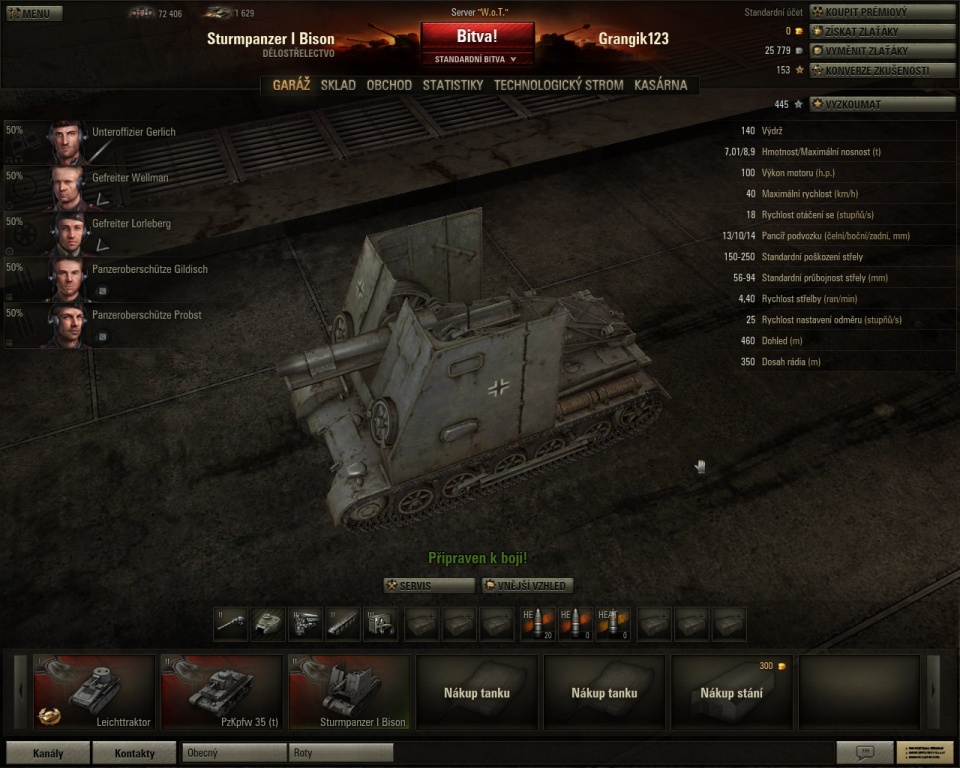
Task: Switch to the KASÁRNA tab
Action: point(660,85)
